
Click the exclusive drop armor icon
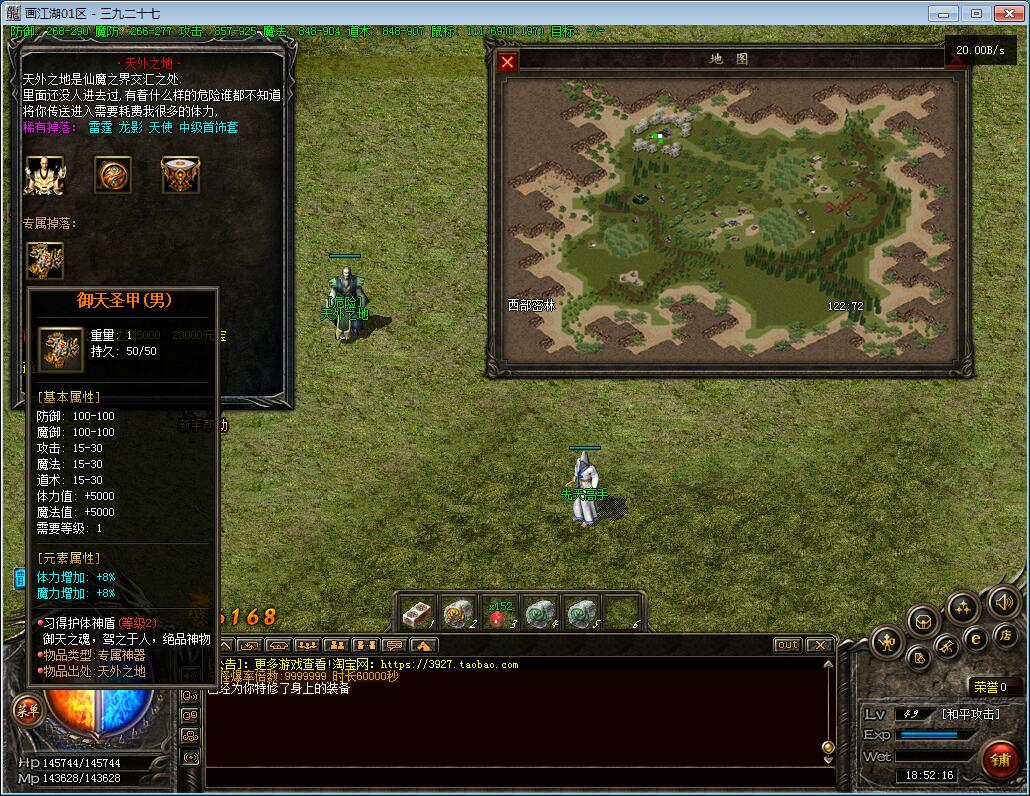click(x=45, y=260)
